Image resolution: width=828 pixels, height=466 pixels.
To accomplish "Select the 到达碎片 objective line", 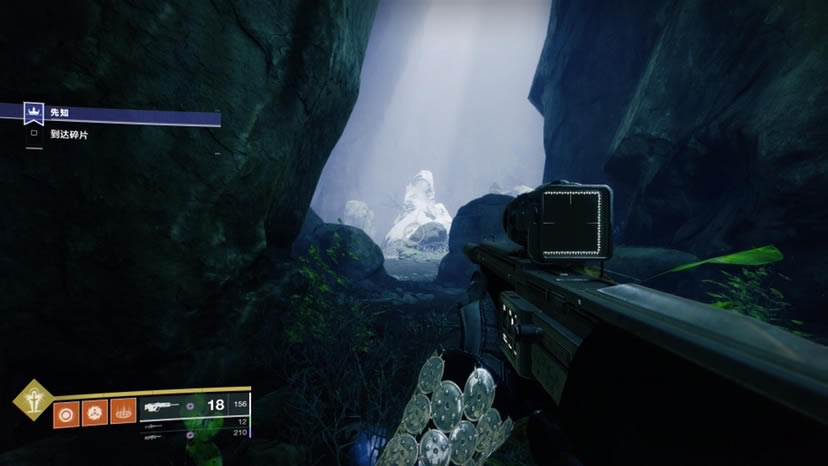I will [x=70, y=134].
